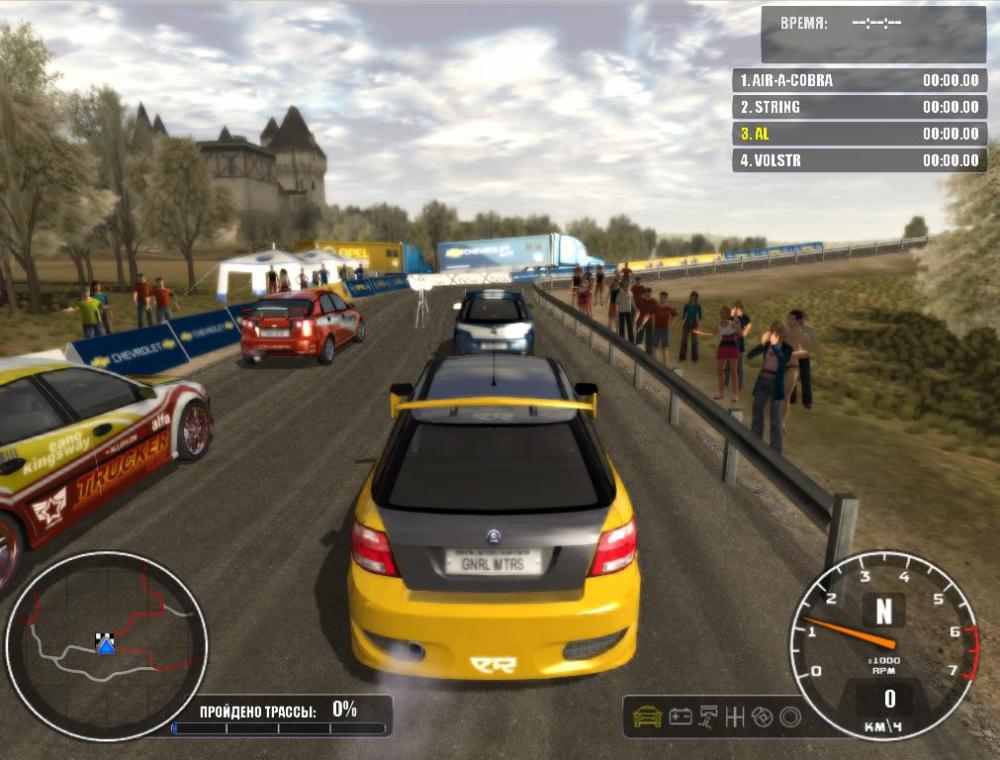Viewport: 1000px width, 760px height.
Task: Click the brake disc status icon
Action: [x=763, y=716]
